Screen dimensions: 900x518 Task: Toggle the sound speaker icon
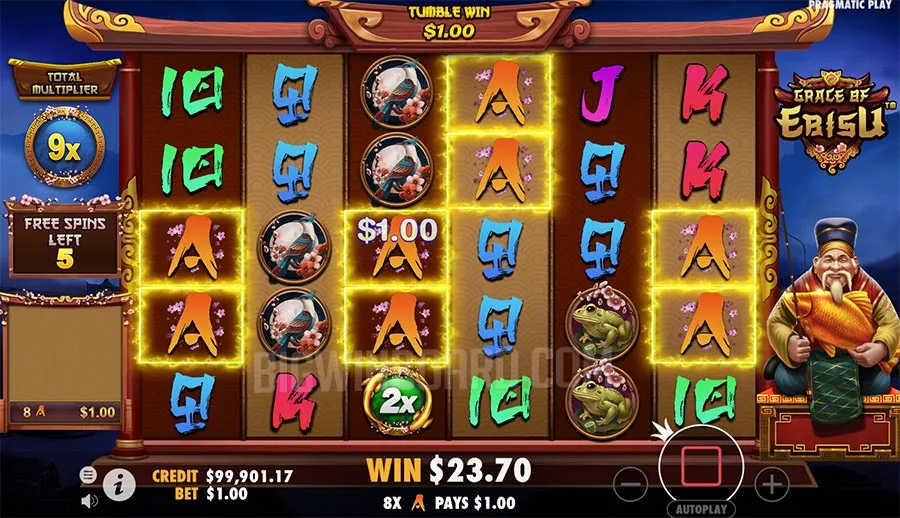(x=89, y=499)
